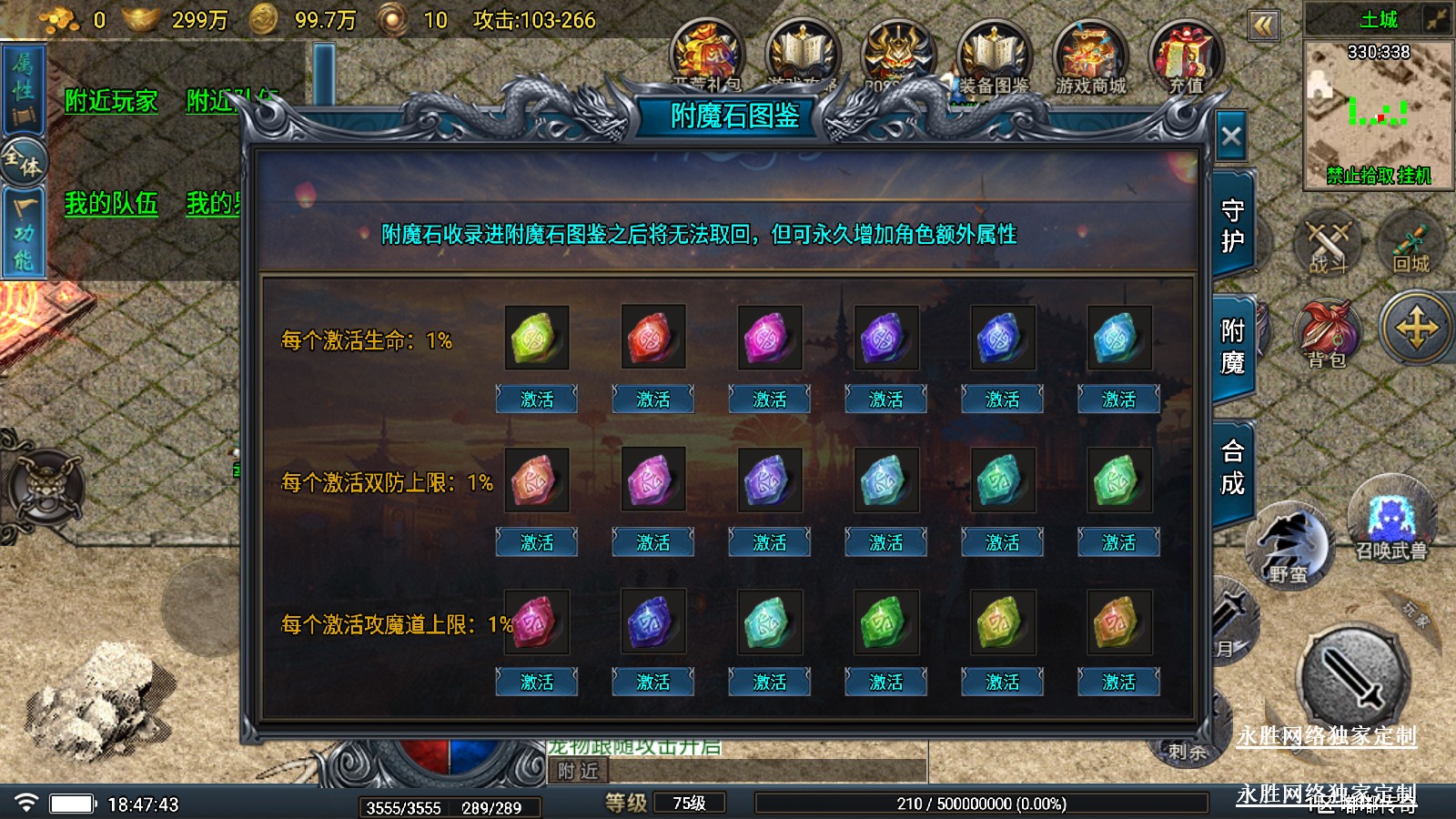Viewport: 1456px width, 819px height.
Task: Close the 附魔石图鉴 window
Action: point(1231,137)
